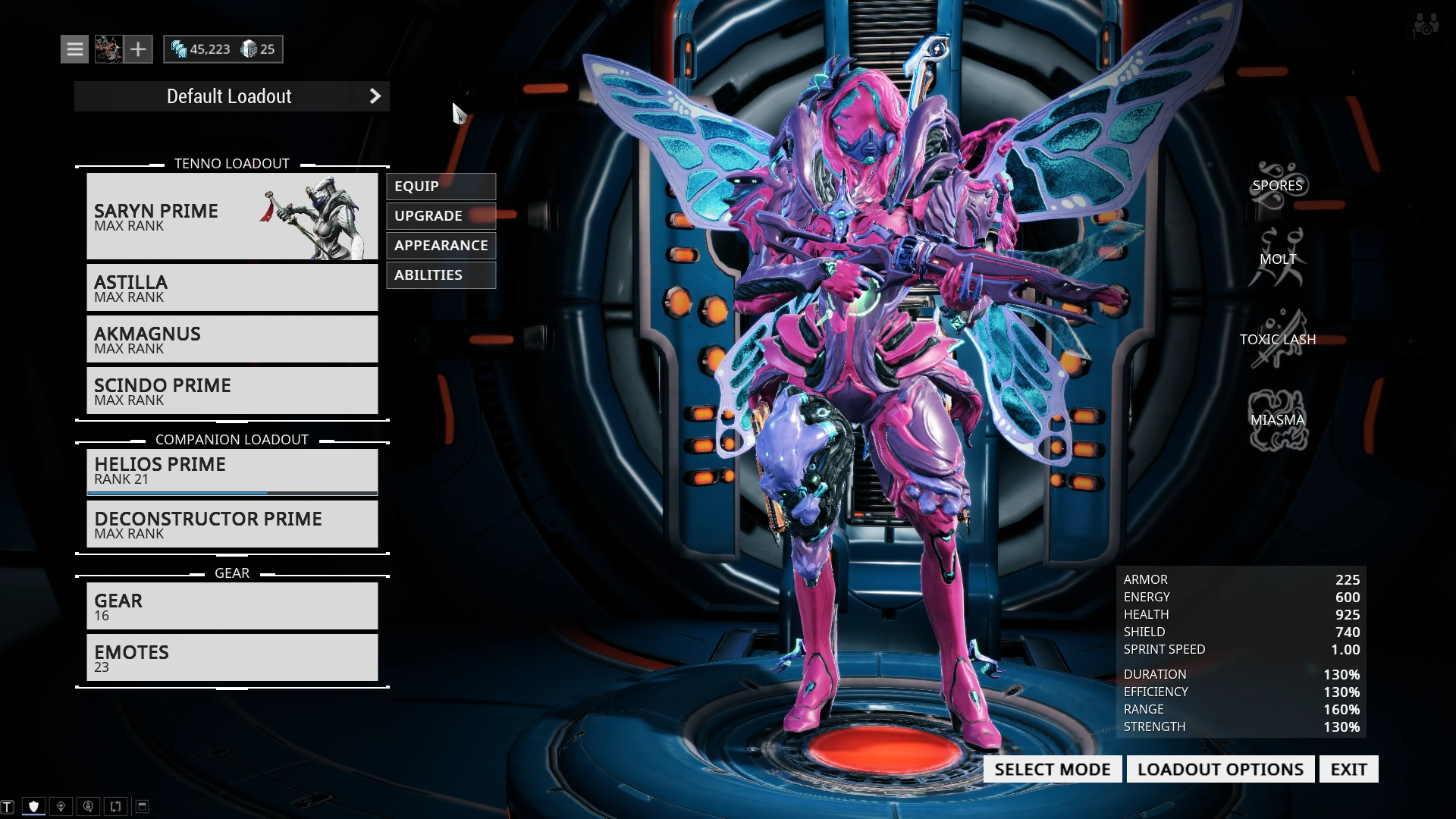Toggle the matchmaking loop icon bottom left
Image resolution: width=1456 pixels, height=819 pixels.
click(x=115, y=805)
